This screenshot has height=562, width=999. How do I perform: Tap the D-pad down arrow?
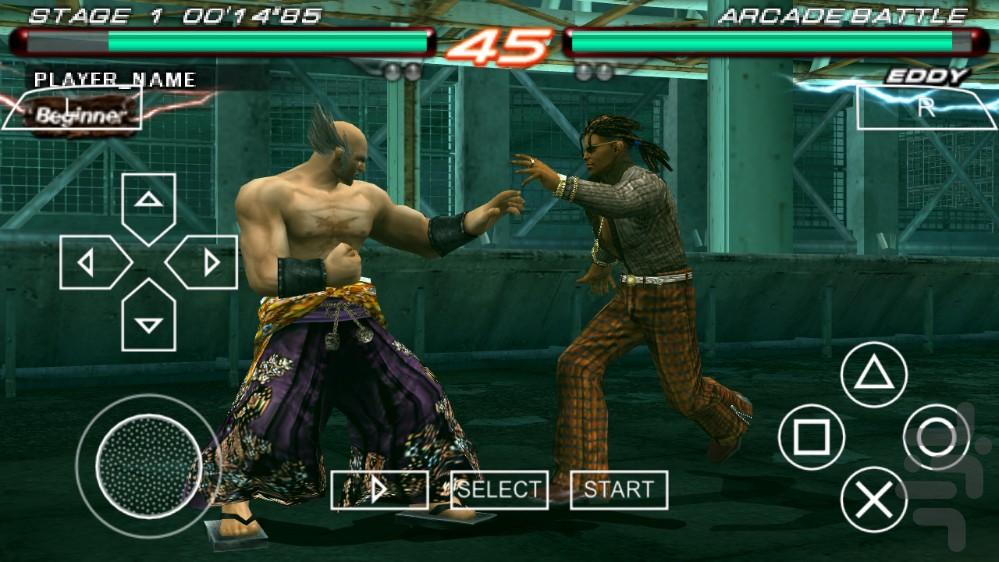click(x=149, y=318)
